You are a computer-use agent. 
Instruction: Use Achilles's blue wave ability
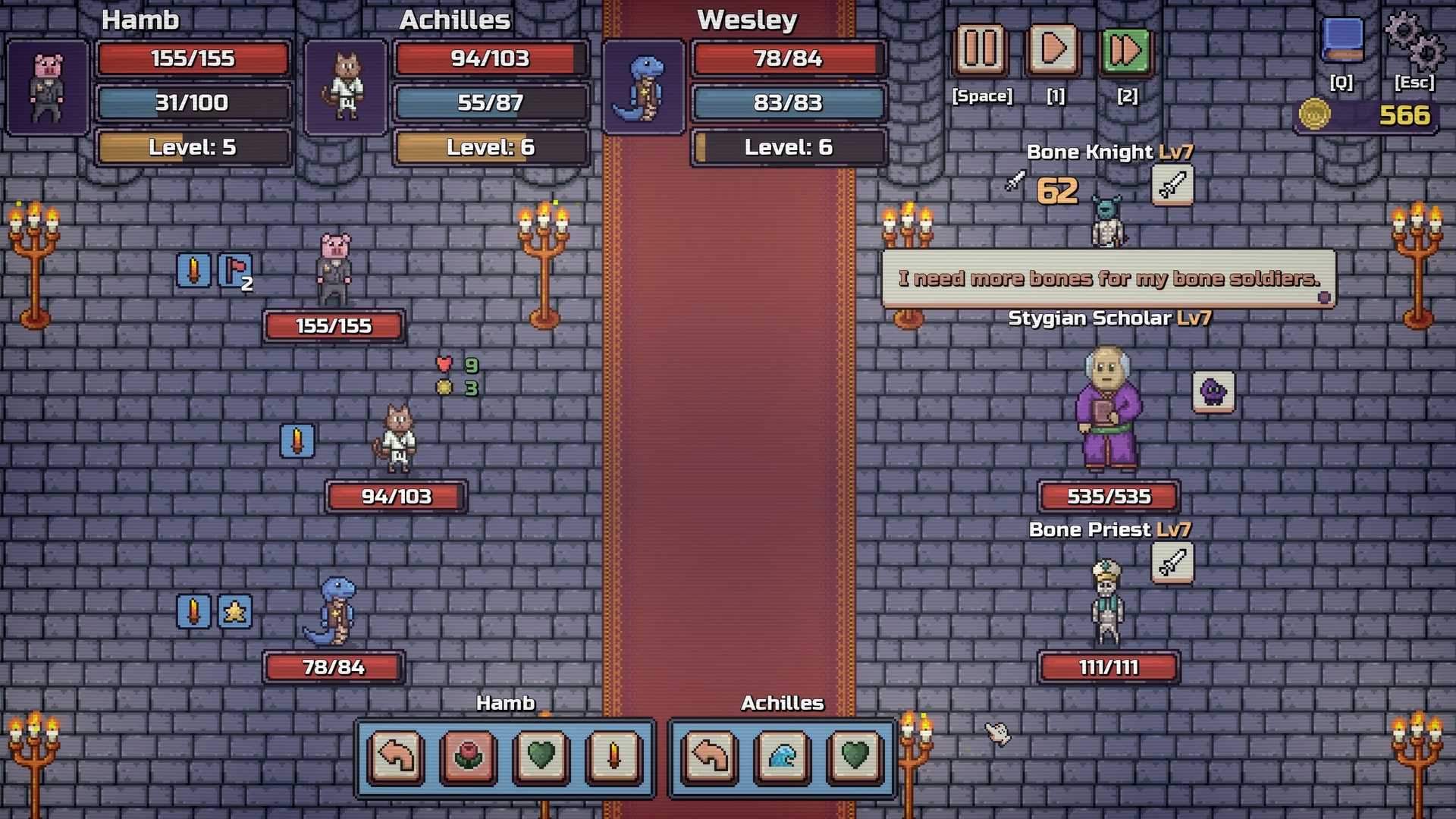pyautogui.click(x=783, y=756)
